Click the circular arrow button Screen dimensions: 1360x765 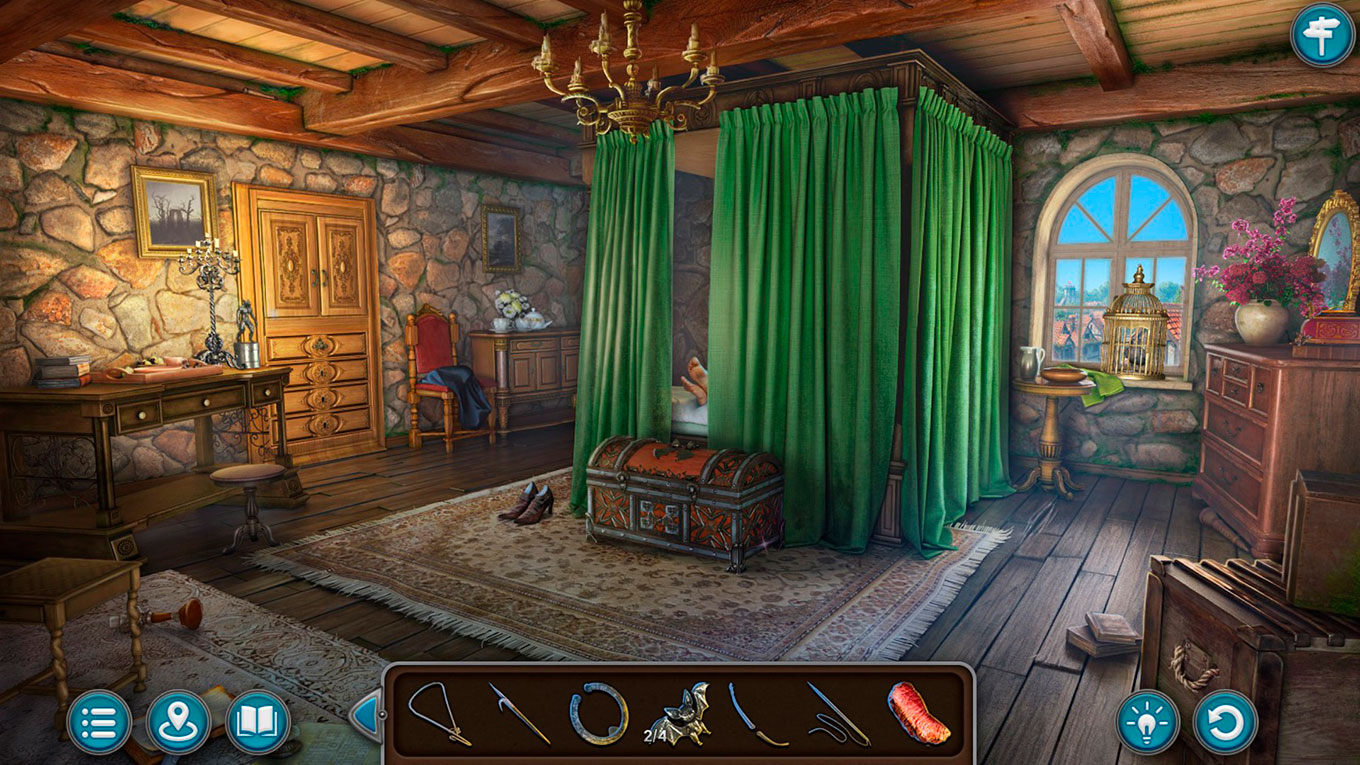(x=1225, y=721)
